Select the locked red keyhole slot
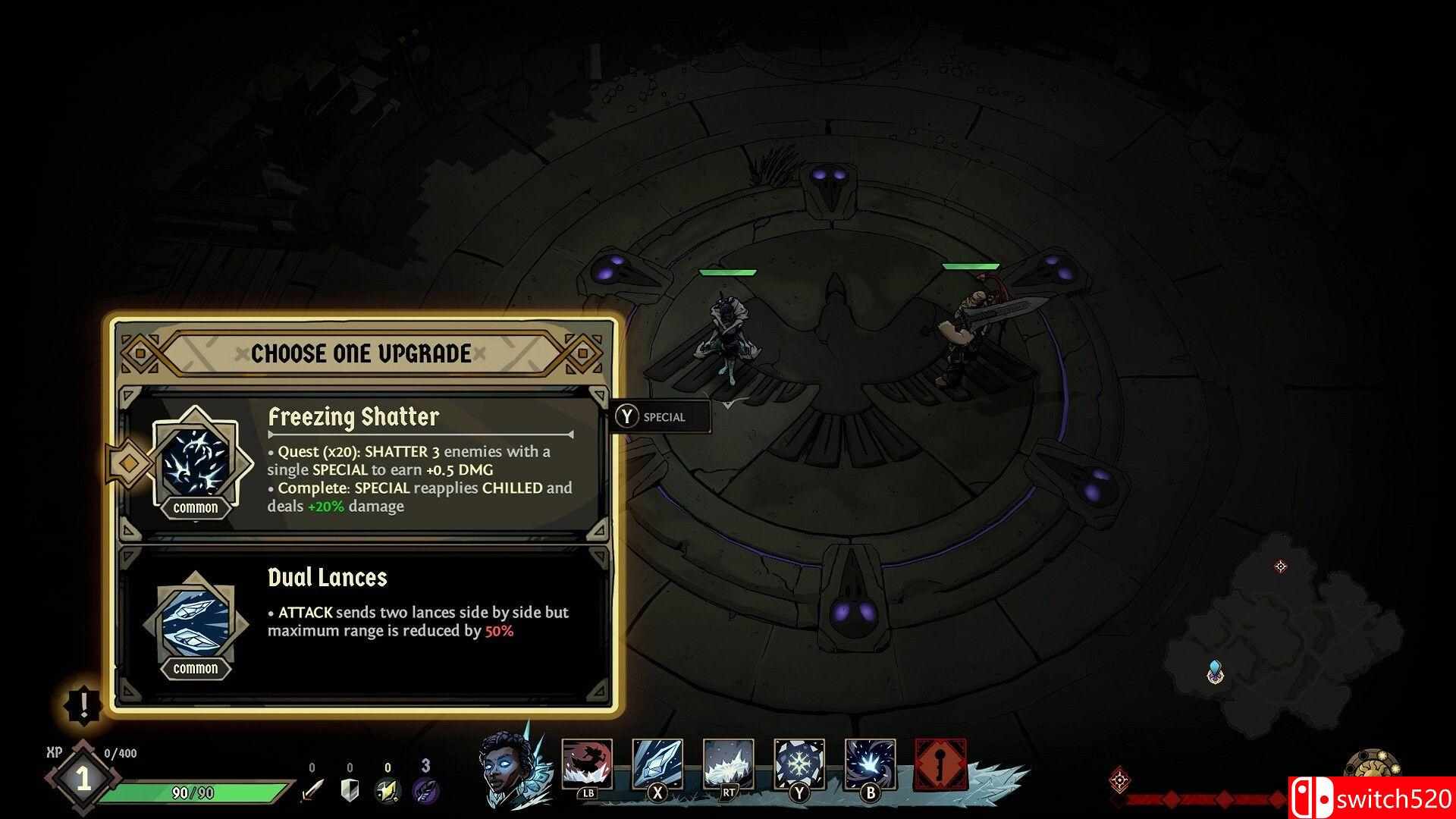 pyautogui.click(x=940, y=764)
